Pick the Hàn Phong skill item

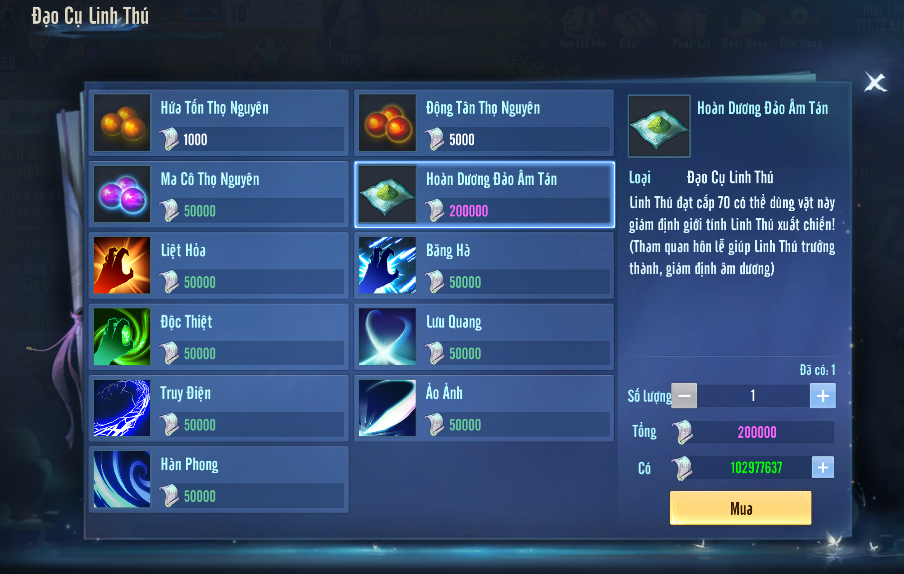pyautogui.click(x=219, y=480)
